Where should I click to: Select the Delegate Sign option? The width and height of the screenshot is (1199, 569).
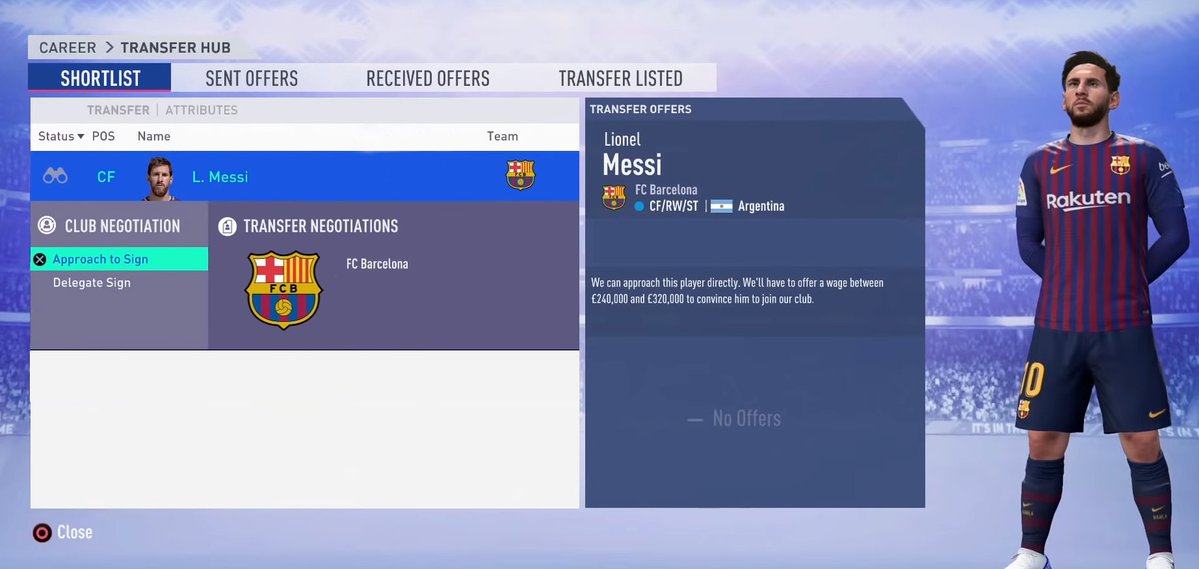coord(92,283)
